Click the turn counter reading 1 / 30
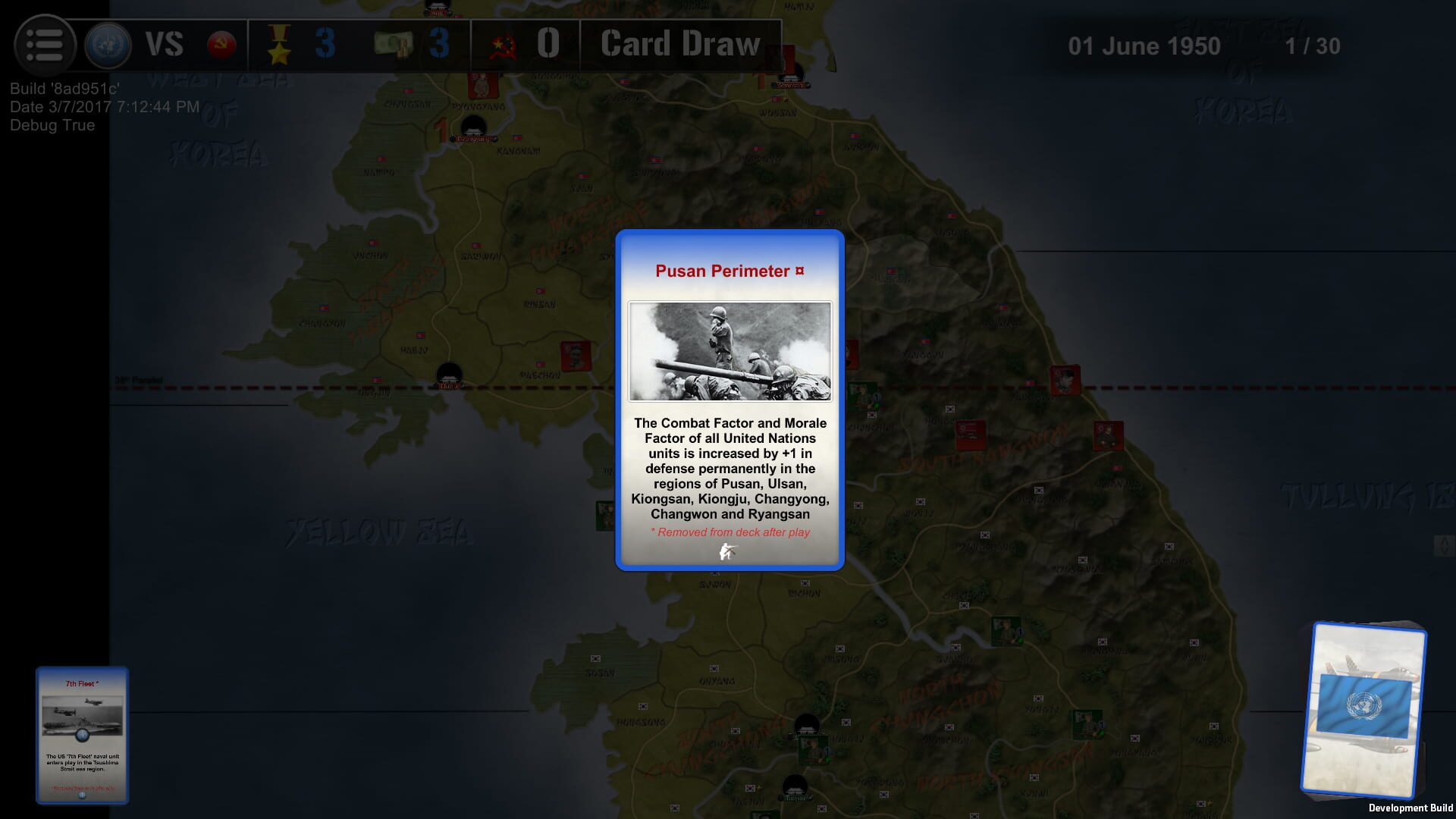The width and height of the screenshot is (1456, 819). pyautogui.click(x=1312, y=46)
